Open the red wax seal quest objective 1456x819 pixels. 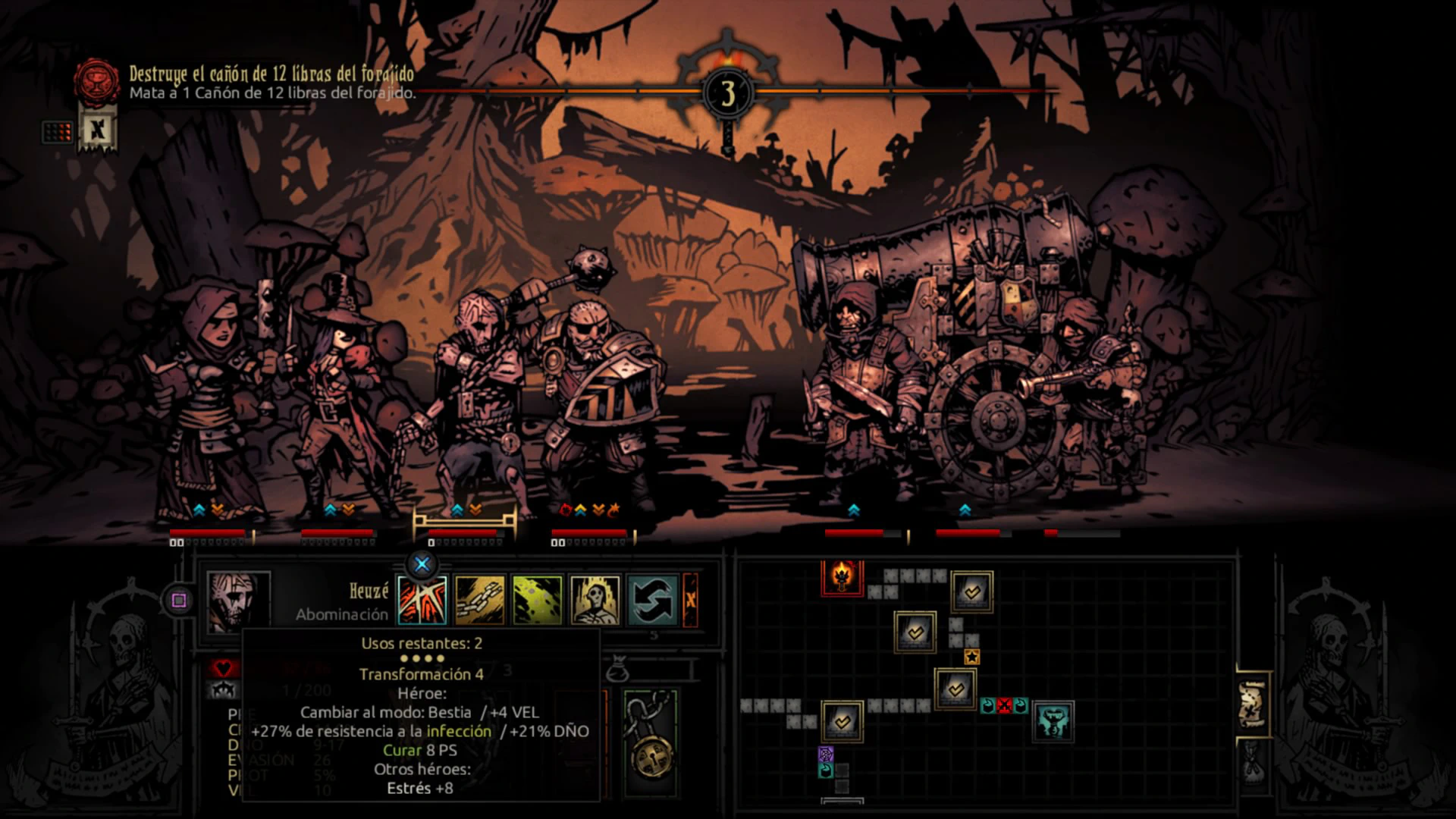pos(96,81)
